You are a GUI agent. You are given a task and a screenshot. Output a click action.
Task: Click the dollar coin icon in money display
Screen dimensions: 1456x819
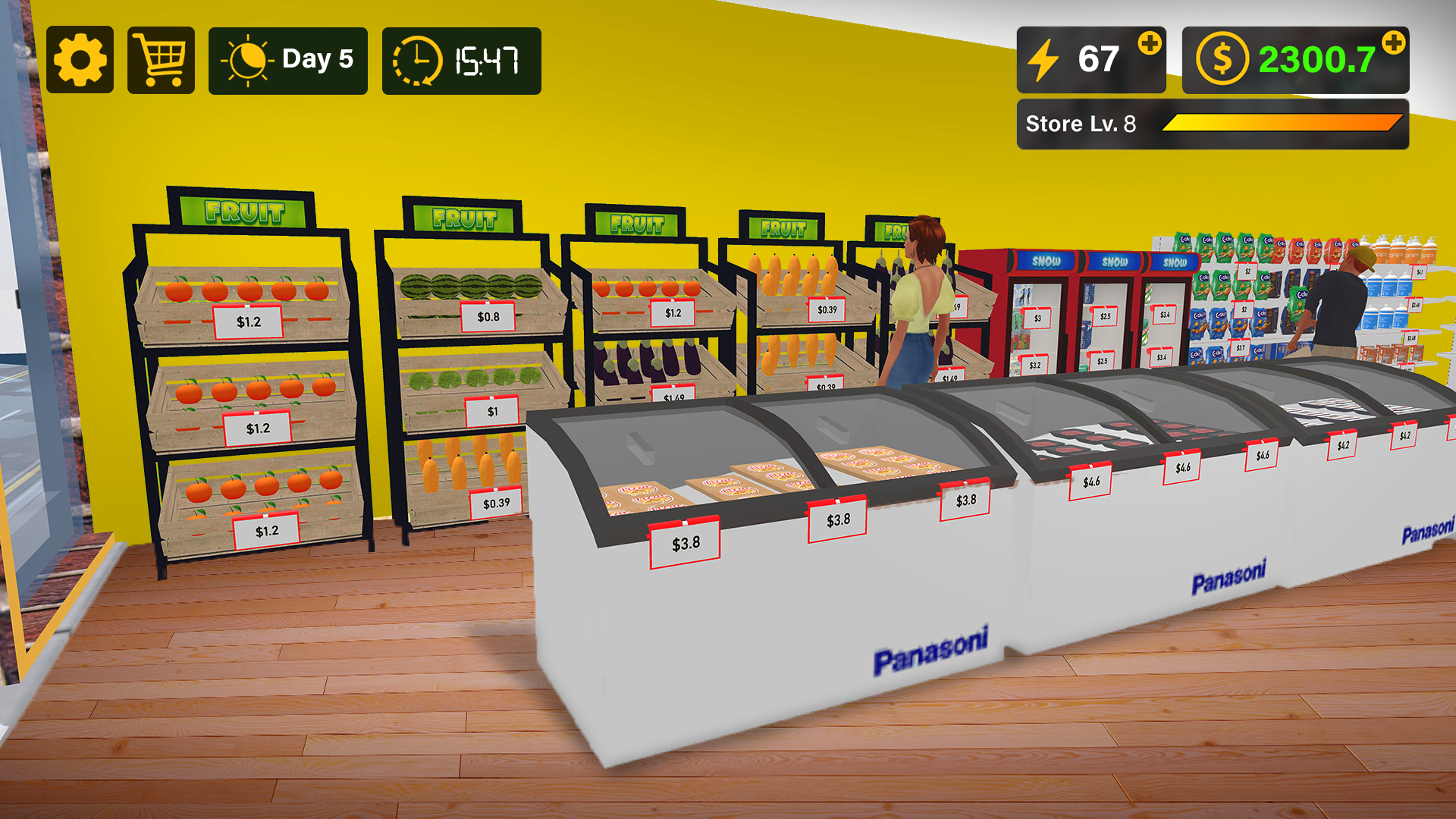tap(1222, 58)
